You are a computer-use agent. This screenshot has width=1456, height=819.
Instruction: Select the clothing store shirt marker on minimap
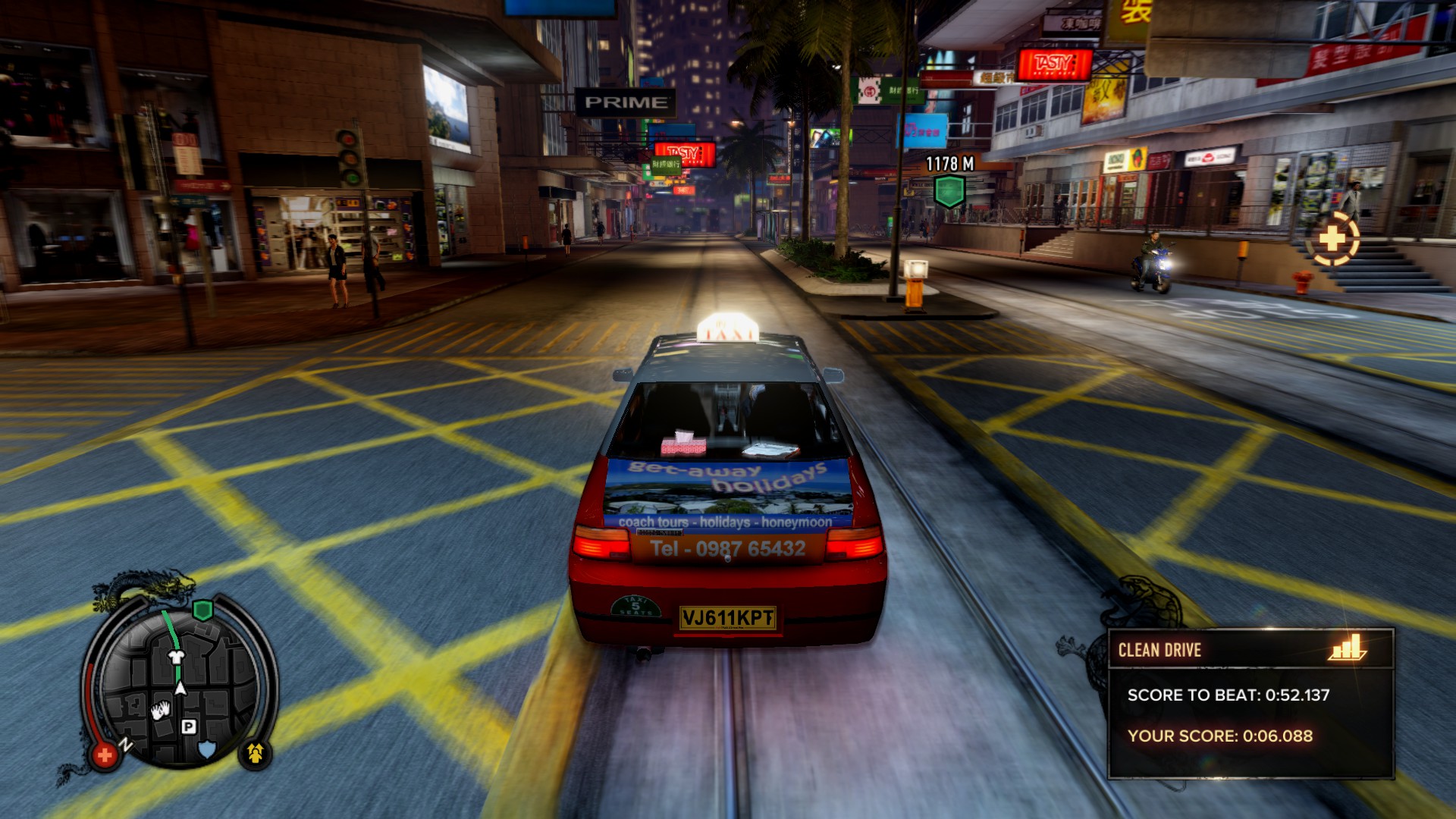[x=176, y=657]
